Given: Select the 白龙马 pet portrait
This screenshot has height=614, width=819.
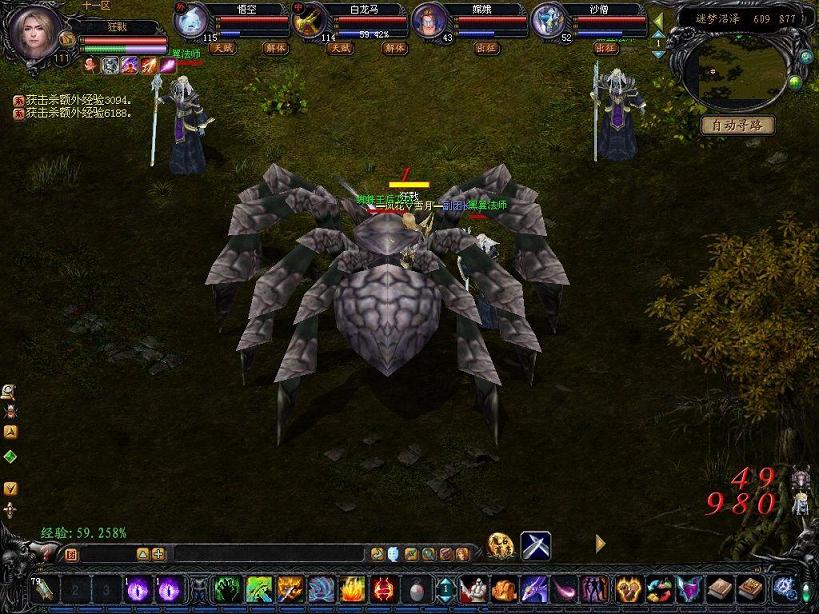Looking at the screenshot, I should pos(309,20).
